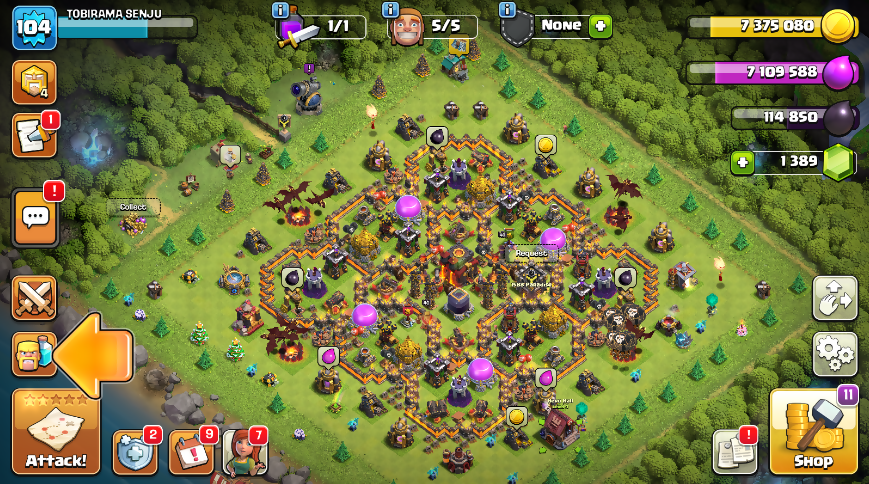Open the village layout editor
The height and width of the screenshot is (484, 869).
(834, 297)
